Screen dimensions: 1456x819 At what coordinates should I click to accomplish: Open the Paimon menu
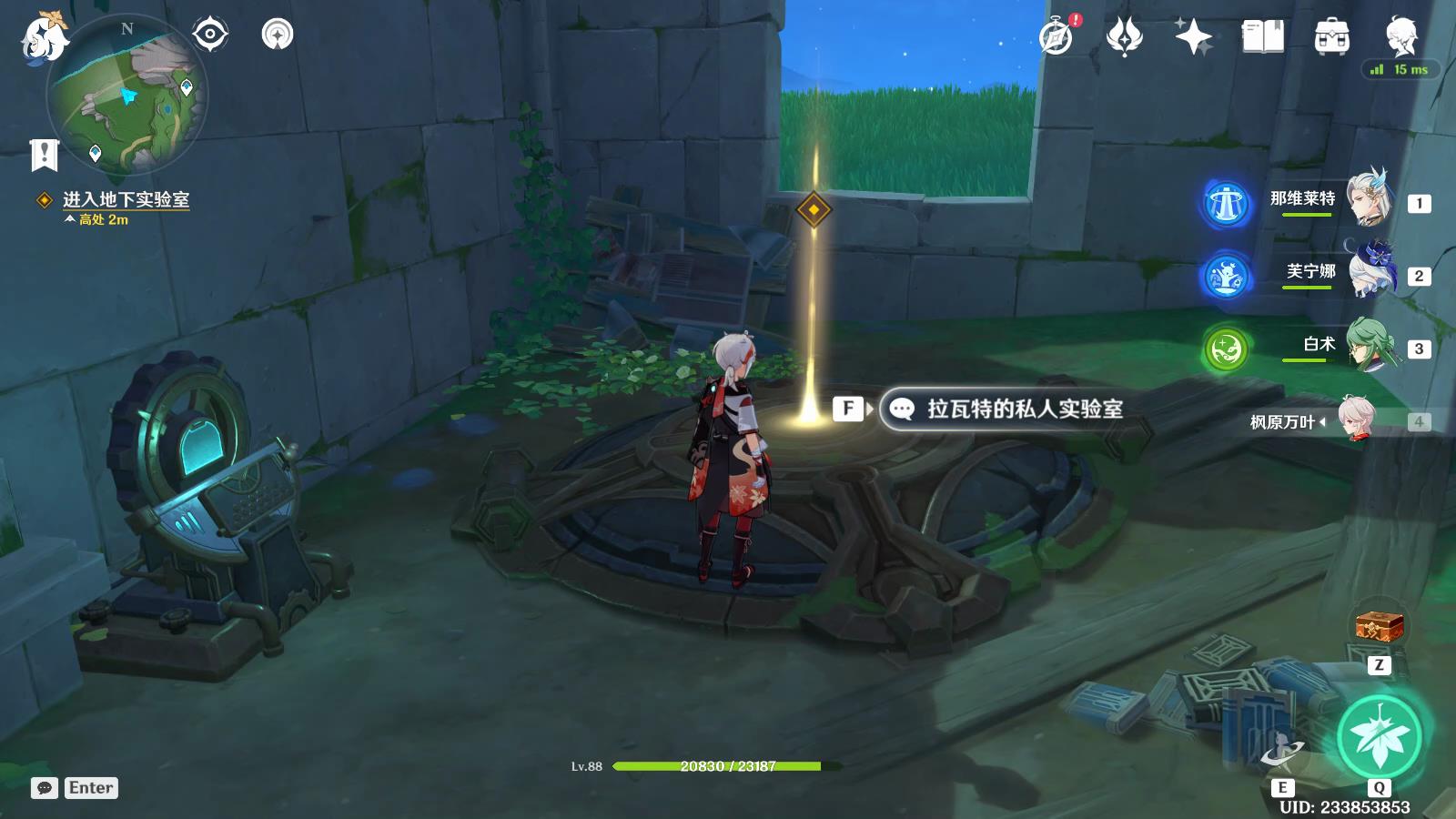coord(43,38)
